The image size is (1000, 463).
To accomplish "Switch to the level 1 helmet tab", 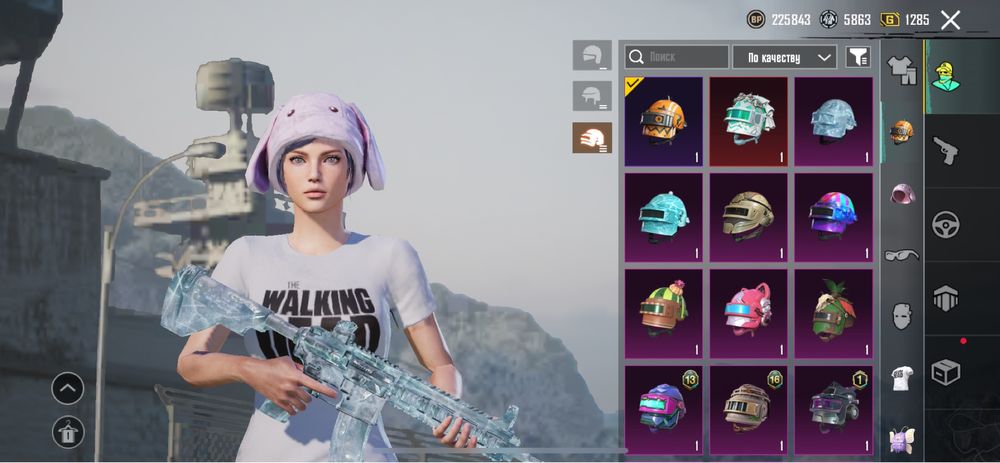I will 592,55.
